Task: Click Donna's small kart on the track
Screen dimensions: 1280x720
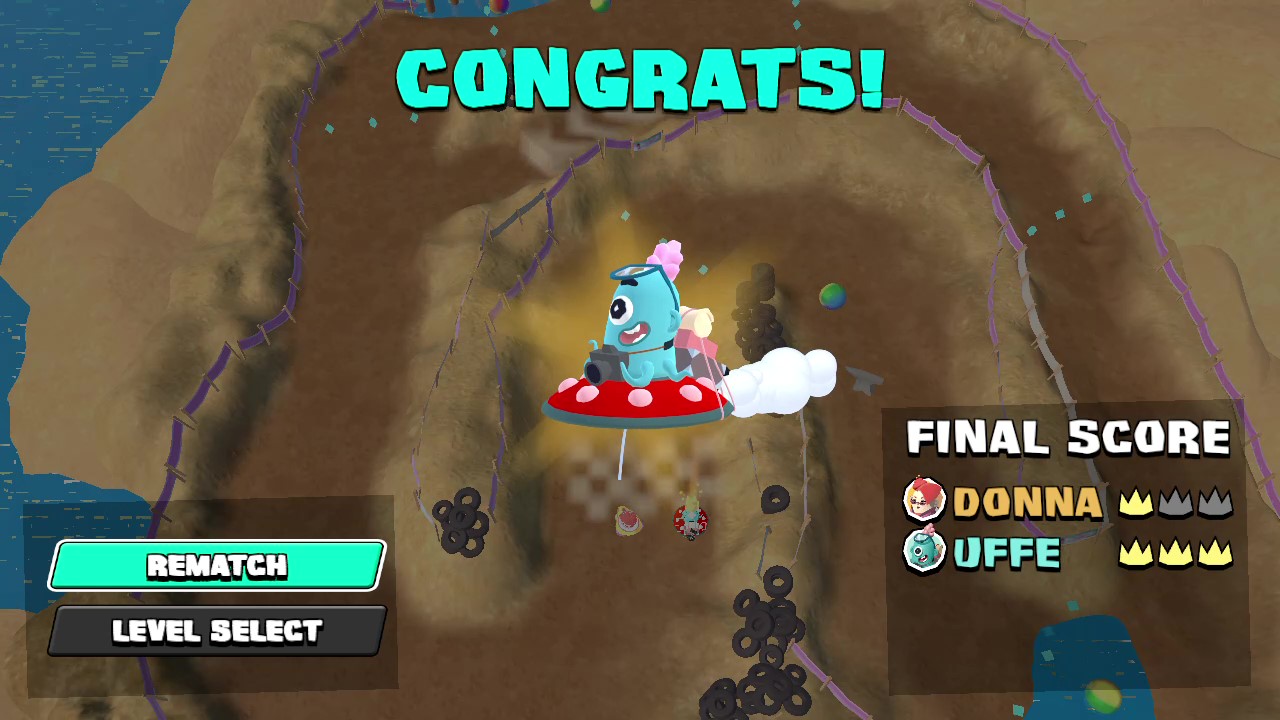Action: tap(691, 522)
